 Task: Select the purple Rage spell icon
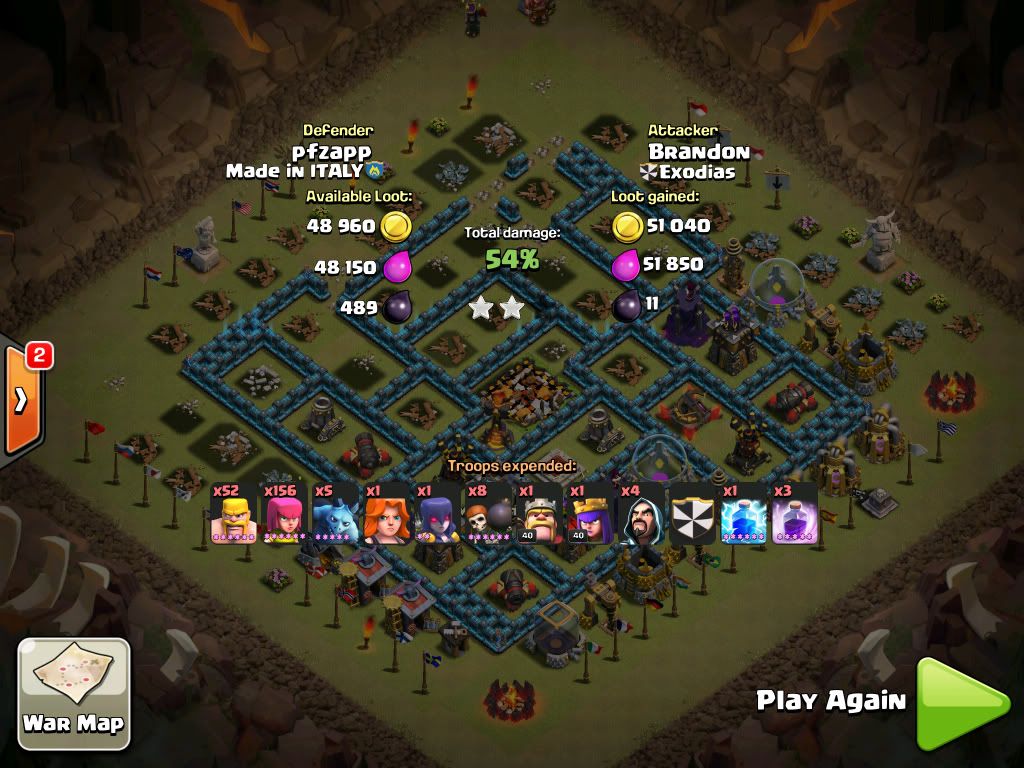[x=795, y=516]
